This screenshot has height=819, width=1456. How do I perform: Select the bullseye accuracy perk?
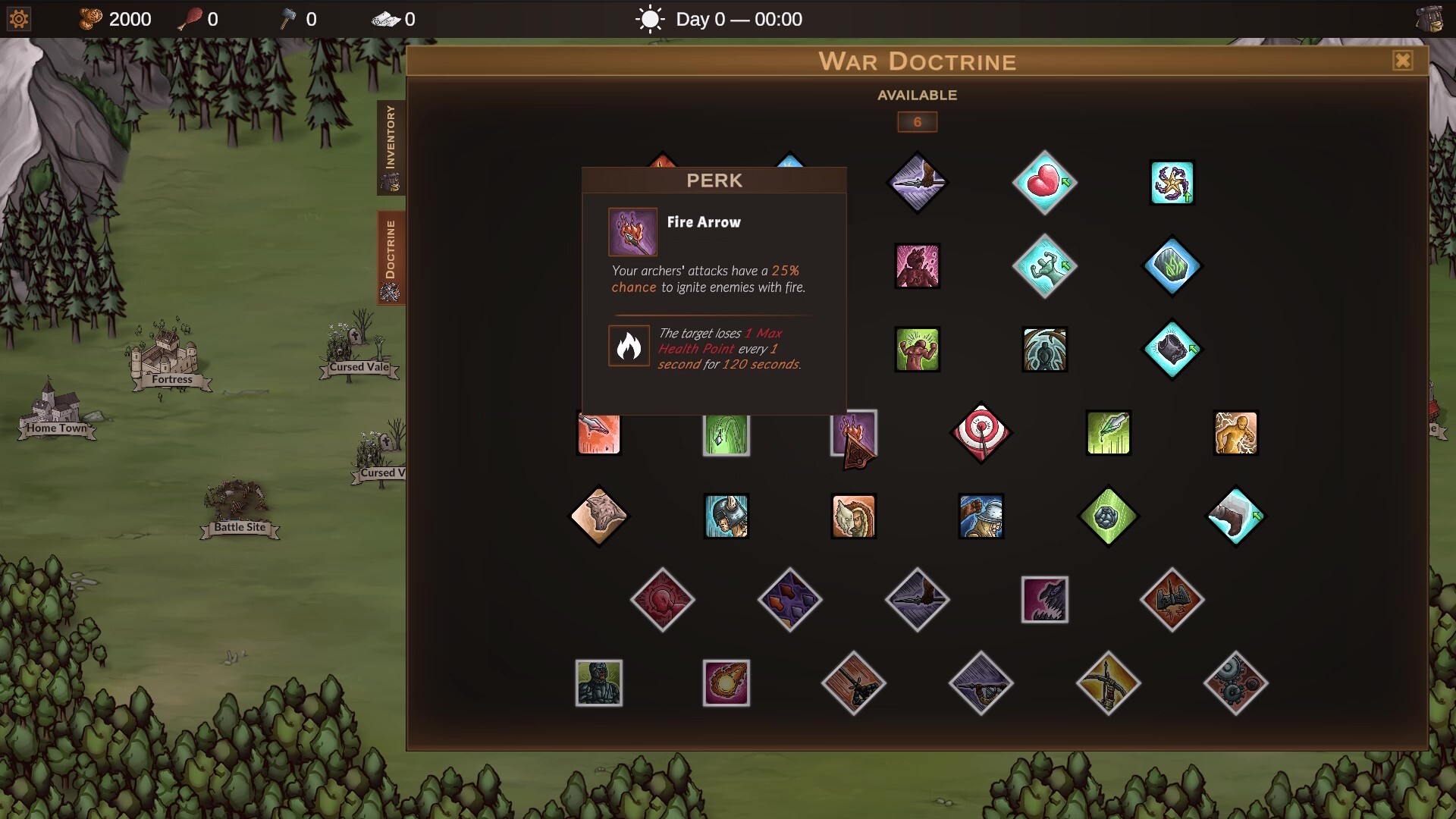(x=981, y=433)
